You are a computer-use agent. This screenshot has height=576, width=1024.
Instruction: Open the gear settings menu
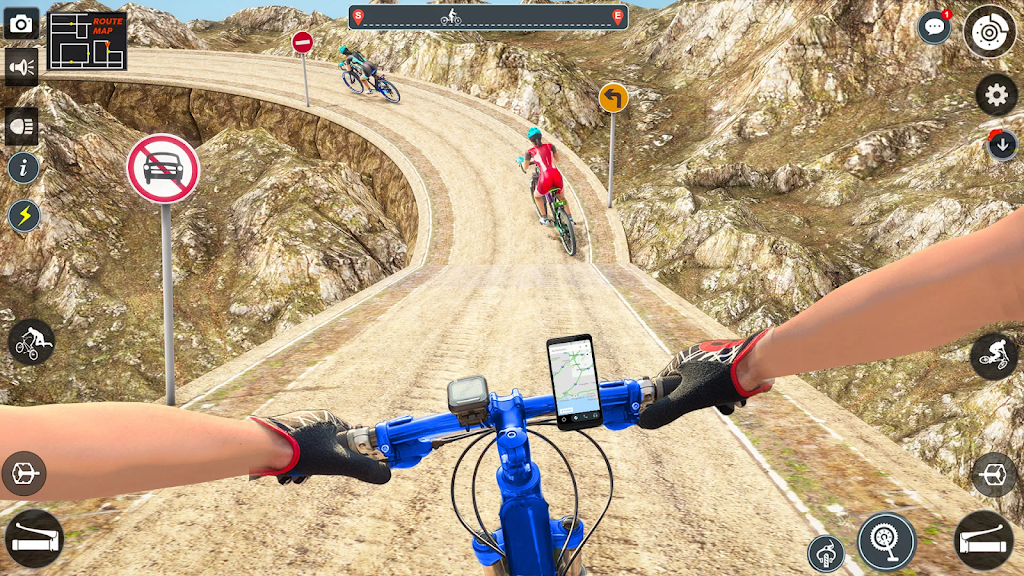coord(996,95)
